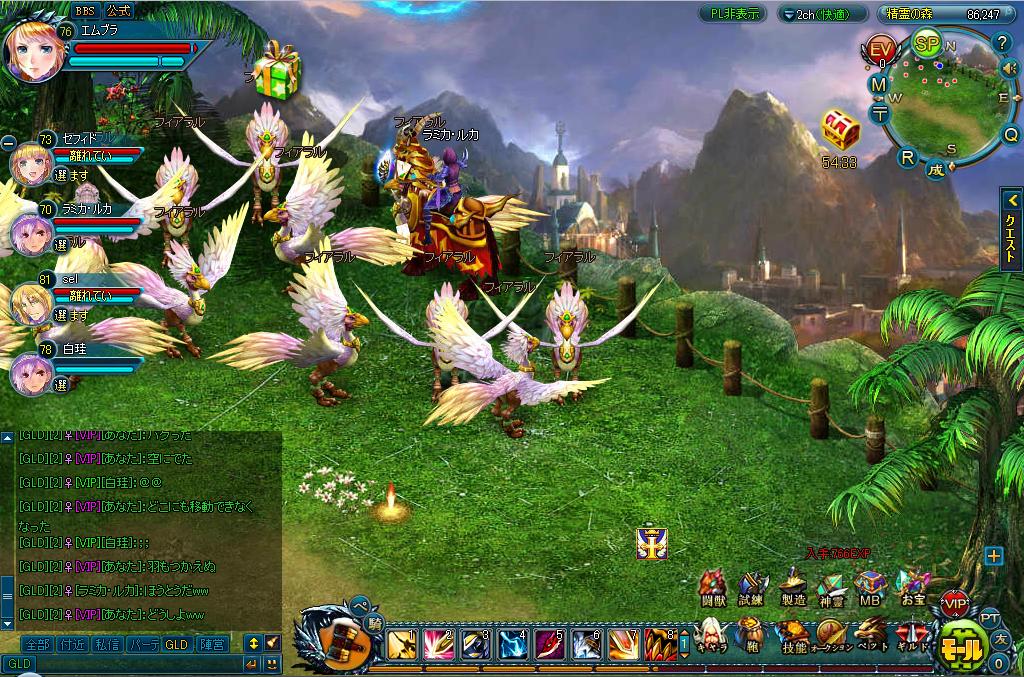Open the 製造 crafting menu
The height and width of the screenshot is (677, 1024).
click(x=793, y=588)
